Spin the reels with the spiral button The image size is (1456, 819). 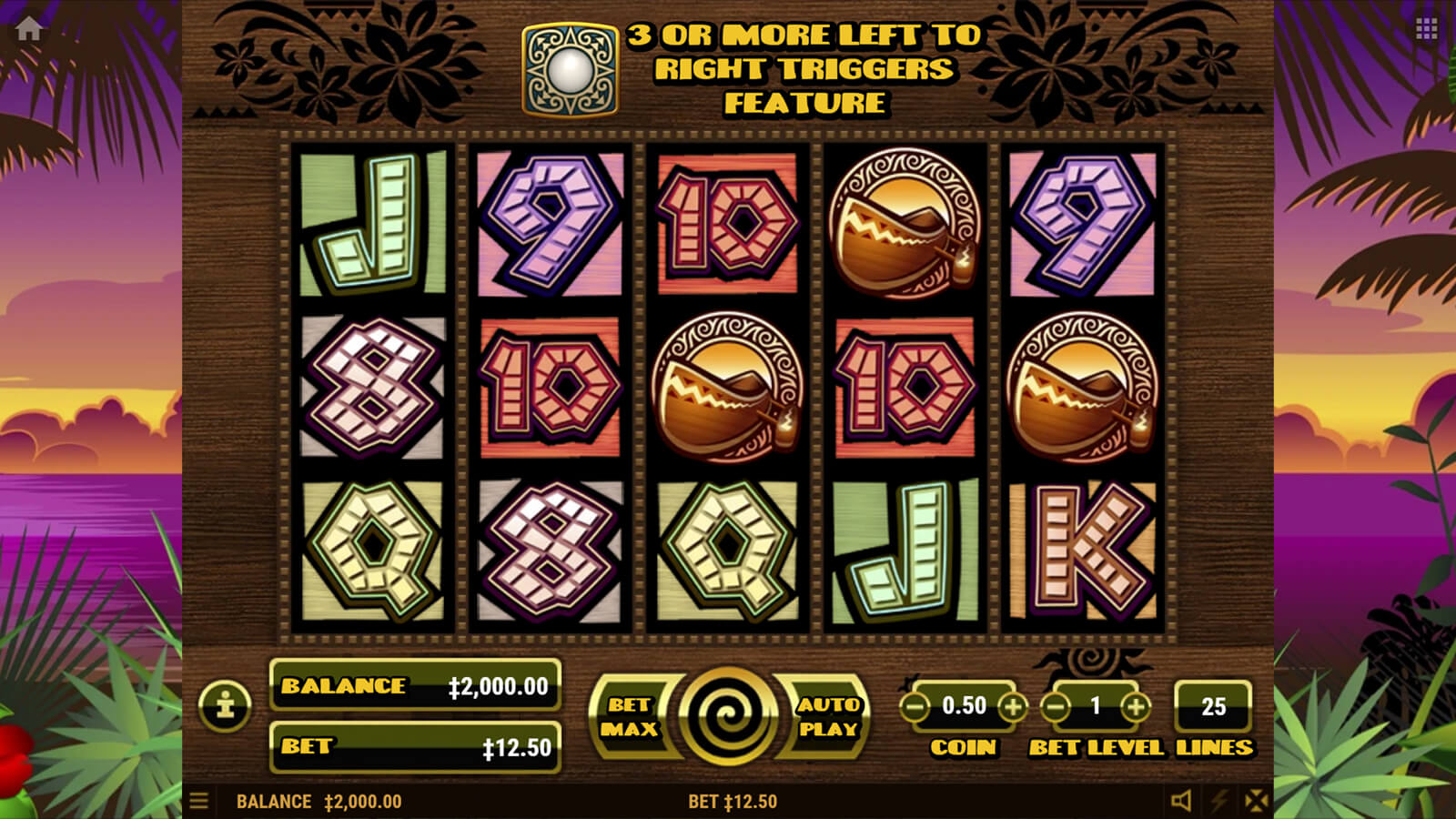click(x=727, y=716)
